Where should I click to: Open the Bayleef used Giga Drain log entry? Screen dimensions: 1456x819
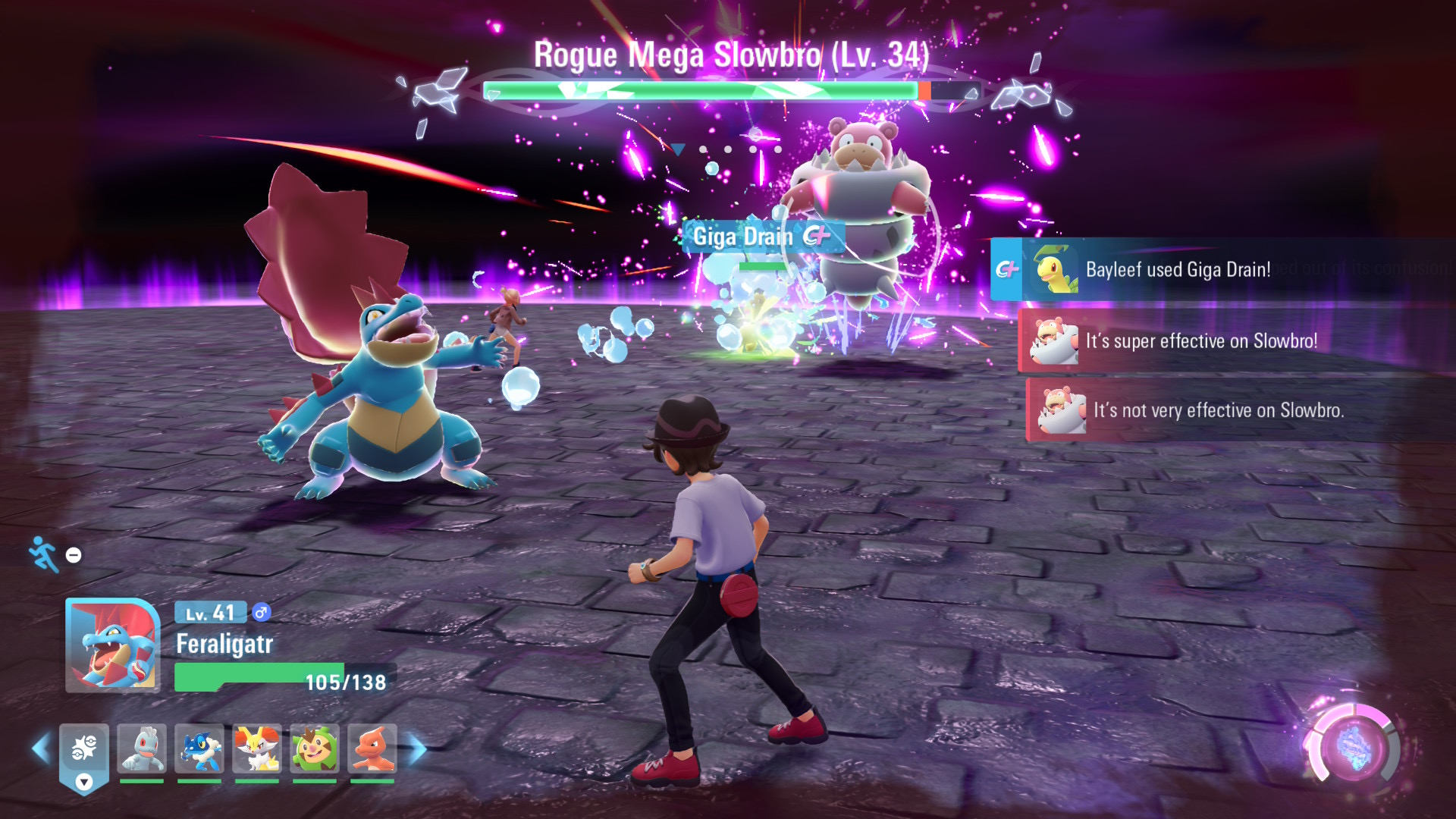(1177, 270)
